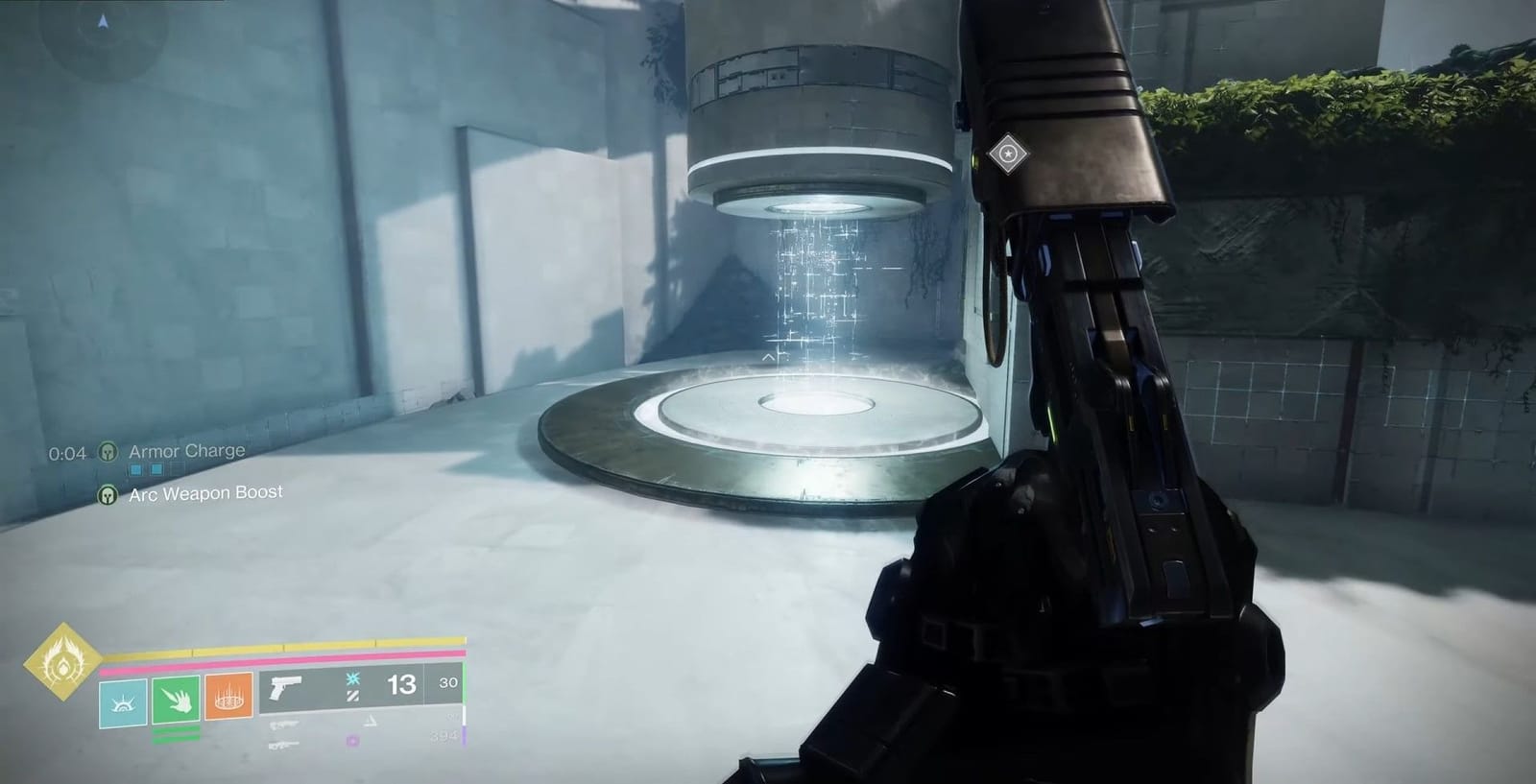The height and width of the screenshot is (784, 1536).
Task: Select the green melee hand icon
Action: (177, 701)
